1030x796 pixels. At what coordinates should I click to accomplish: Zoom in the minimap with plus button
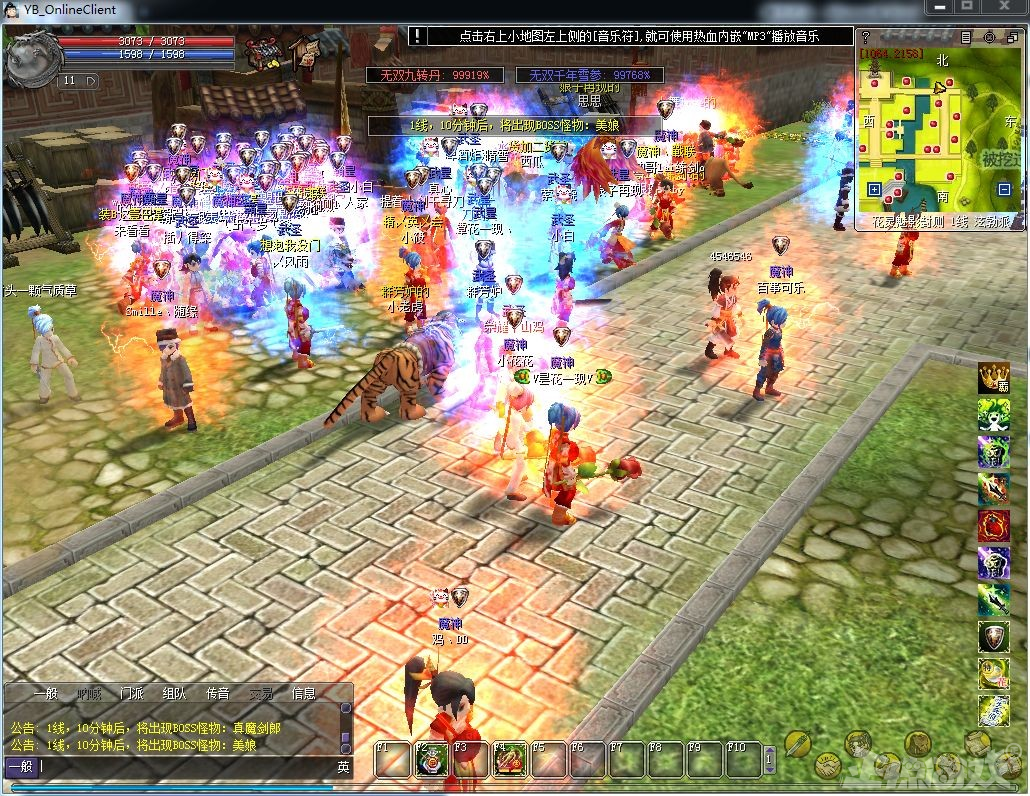point(874,189)
